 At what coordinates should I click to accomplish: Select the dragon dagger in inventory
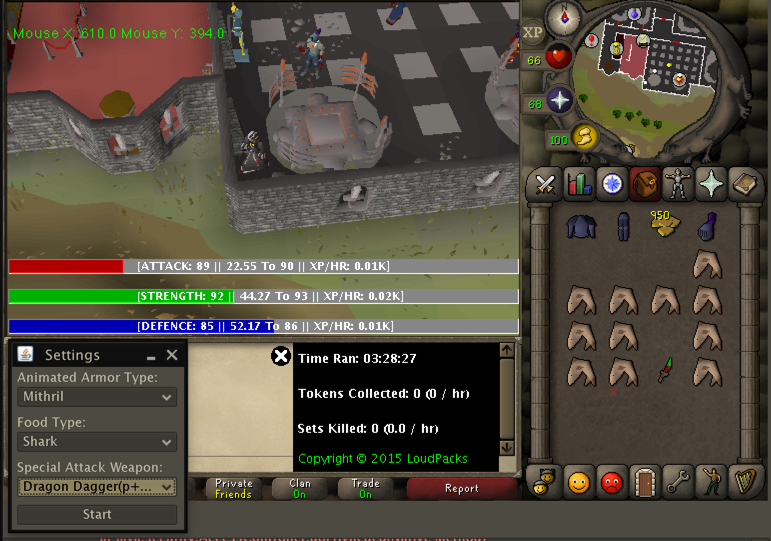664,372
